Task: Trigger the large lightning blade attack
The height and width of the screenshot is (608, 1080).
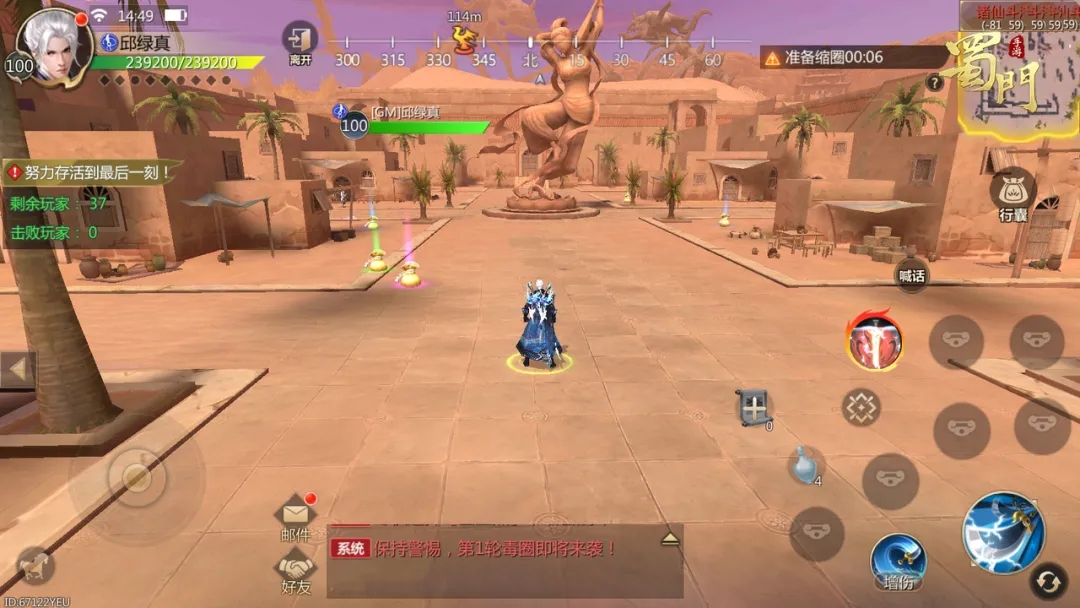Action: coord(1003,532)
